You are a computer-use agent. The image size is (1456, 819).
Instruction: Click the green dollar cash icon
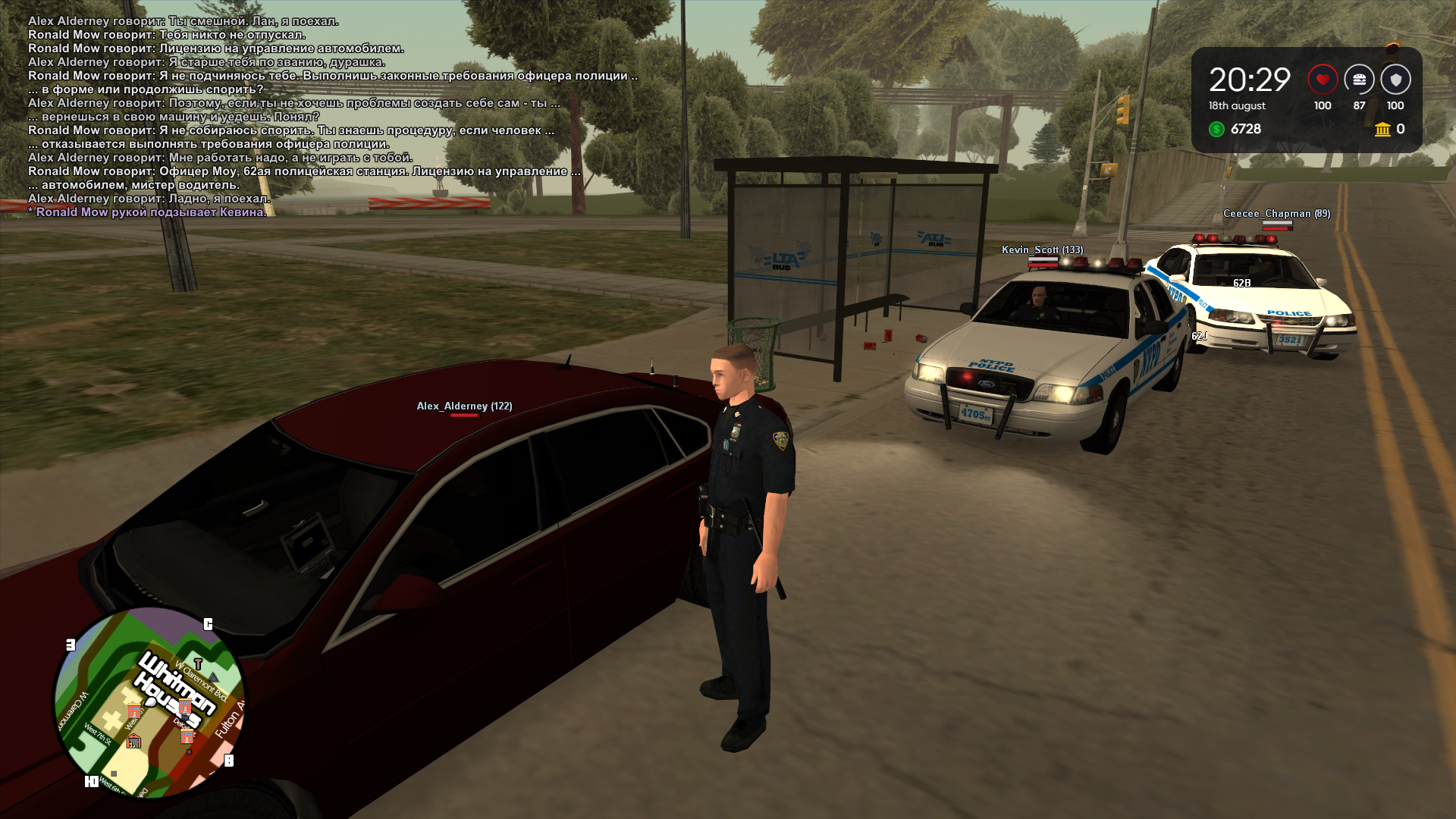(1216, 130)
